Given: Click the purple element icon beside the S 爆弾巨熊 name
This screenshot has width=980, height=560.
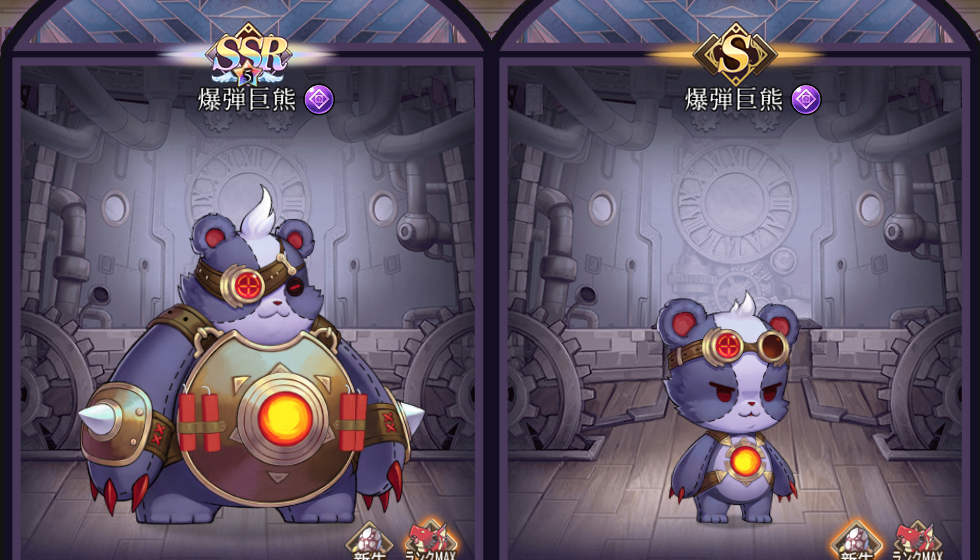Looking at the screenshot, I should coord(806,99).
